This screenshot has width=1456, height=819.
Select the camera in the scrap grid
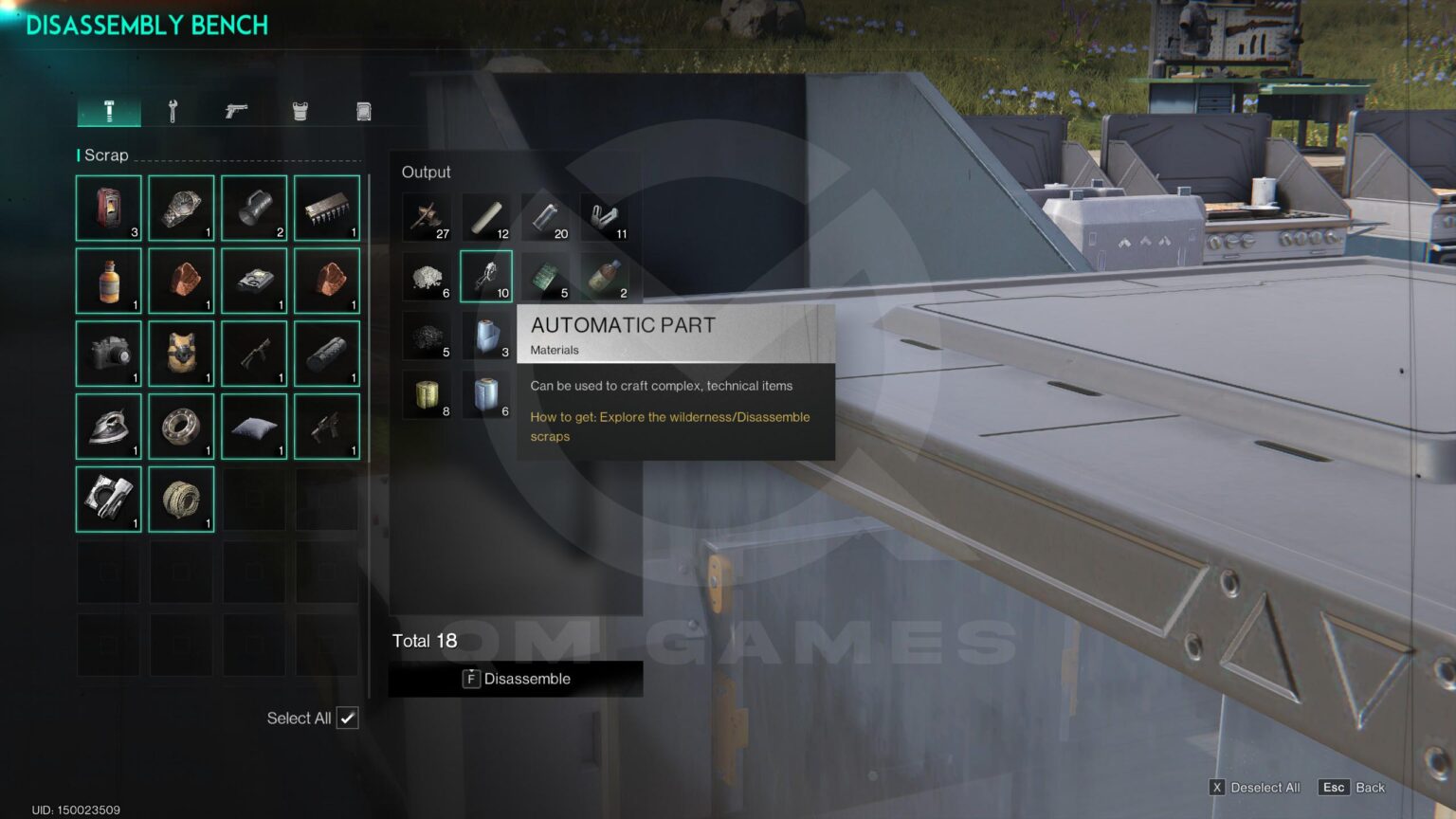click(x=108, y=353)
